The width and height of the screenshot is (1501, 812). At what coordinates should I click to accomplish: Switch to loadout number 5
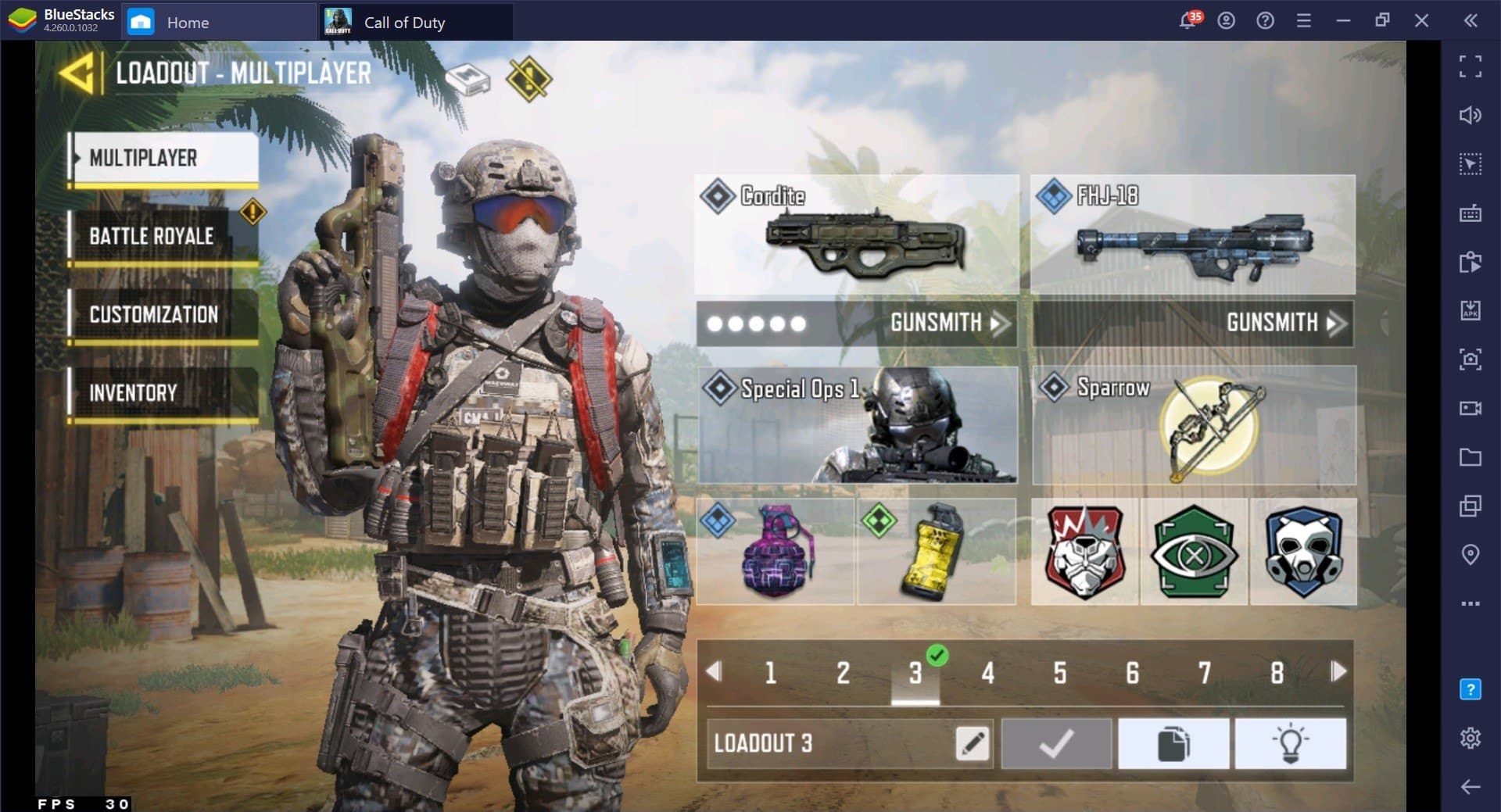tap(1060, 672)
